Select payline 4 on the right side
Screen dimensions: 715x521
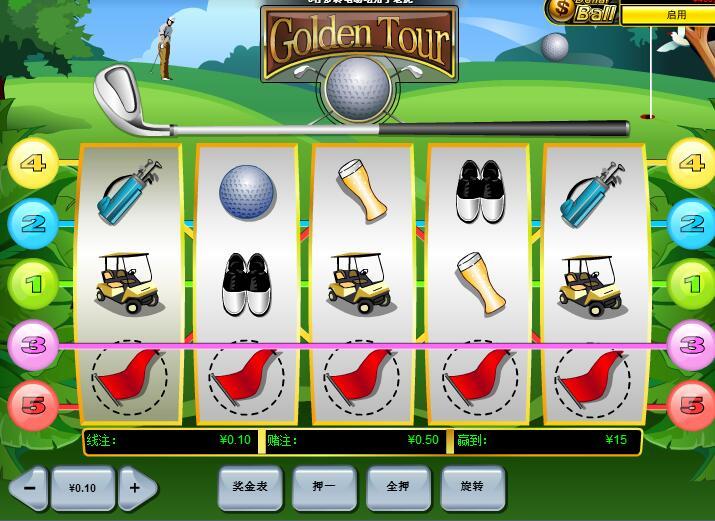[692, 164]
